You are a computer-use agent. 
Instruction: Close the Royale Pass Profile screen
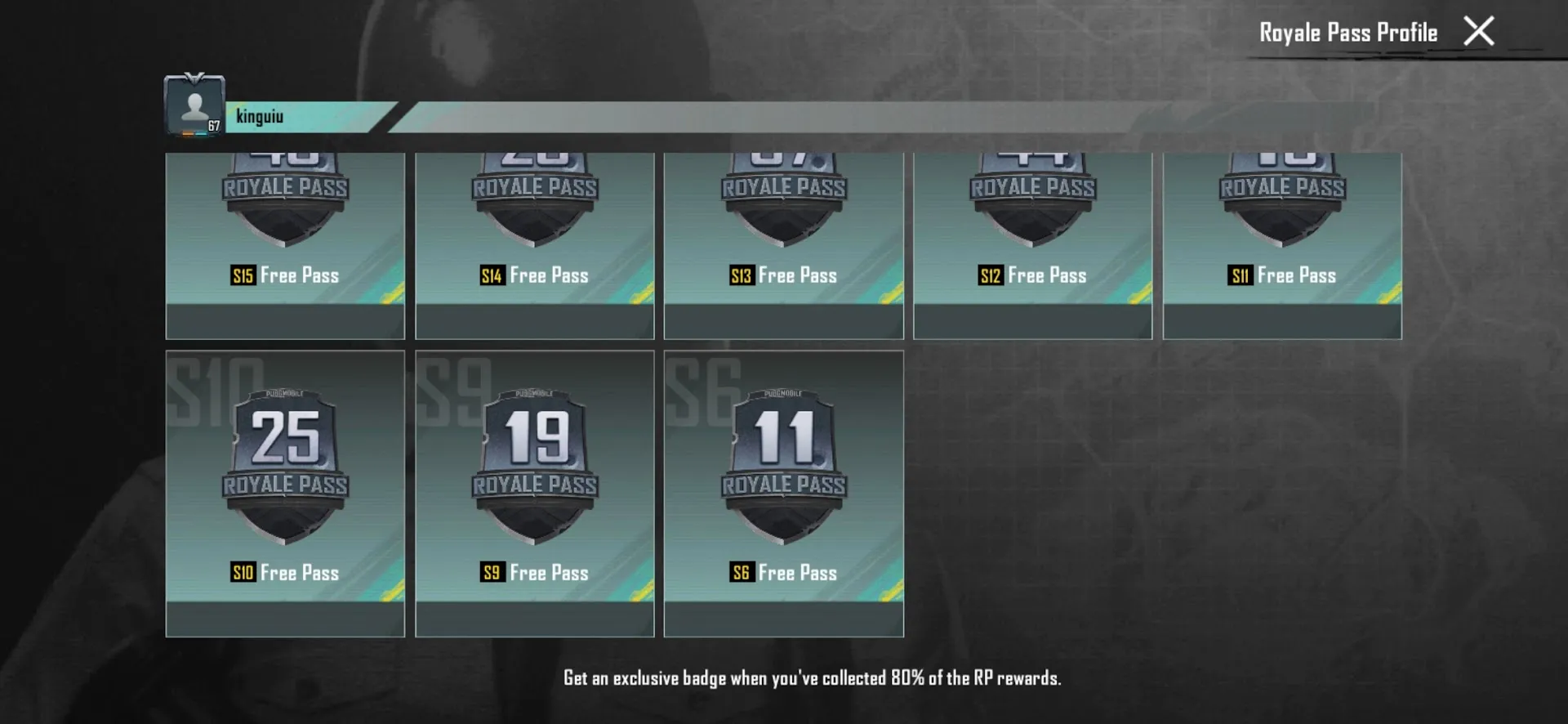coord(1478,32)
